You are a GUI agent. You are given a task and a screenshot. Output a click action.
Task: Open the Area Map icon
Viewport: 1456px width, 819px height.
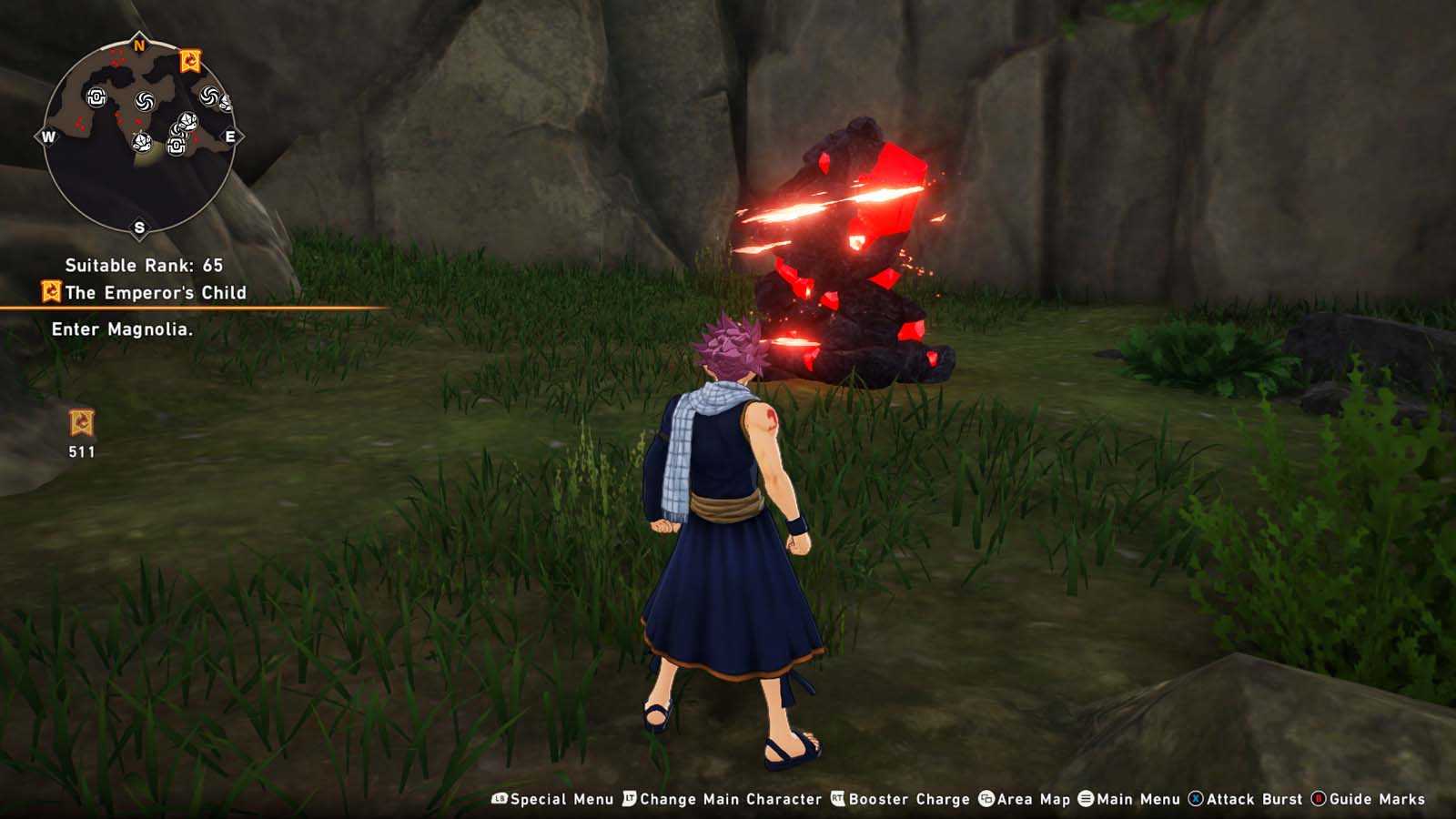tap(985, 797)
